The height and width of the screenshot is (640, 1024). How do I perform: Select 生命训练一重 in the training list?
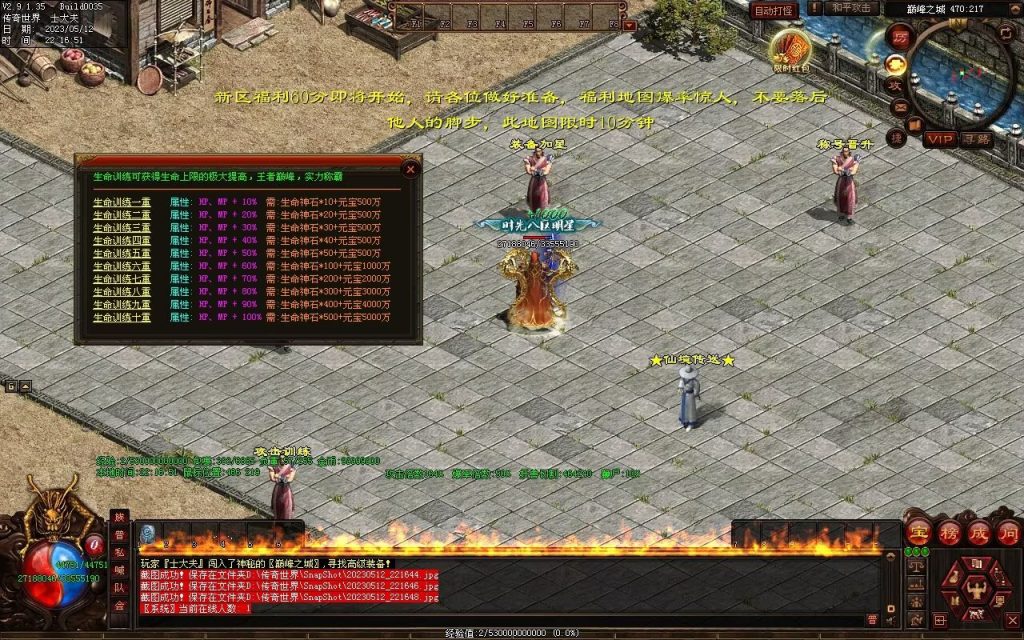click(122, 201)
